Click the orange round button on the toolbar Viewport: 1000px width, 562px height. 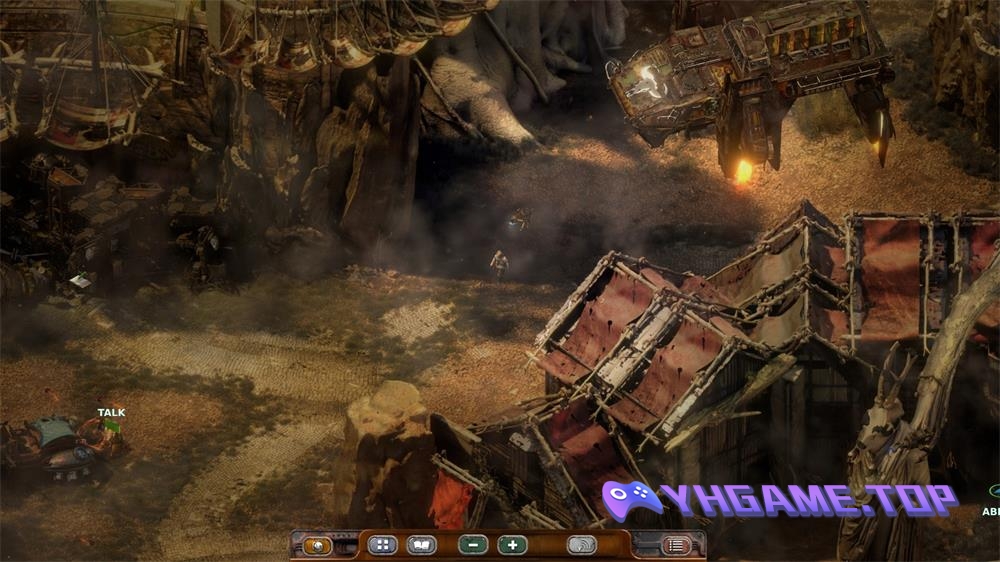click(318, 546)
